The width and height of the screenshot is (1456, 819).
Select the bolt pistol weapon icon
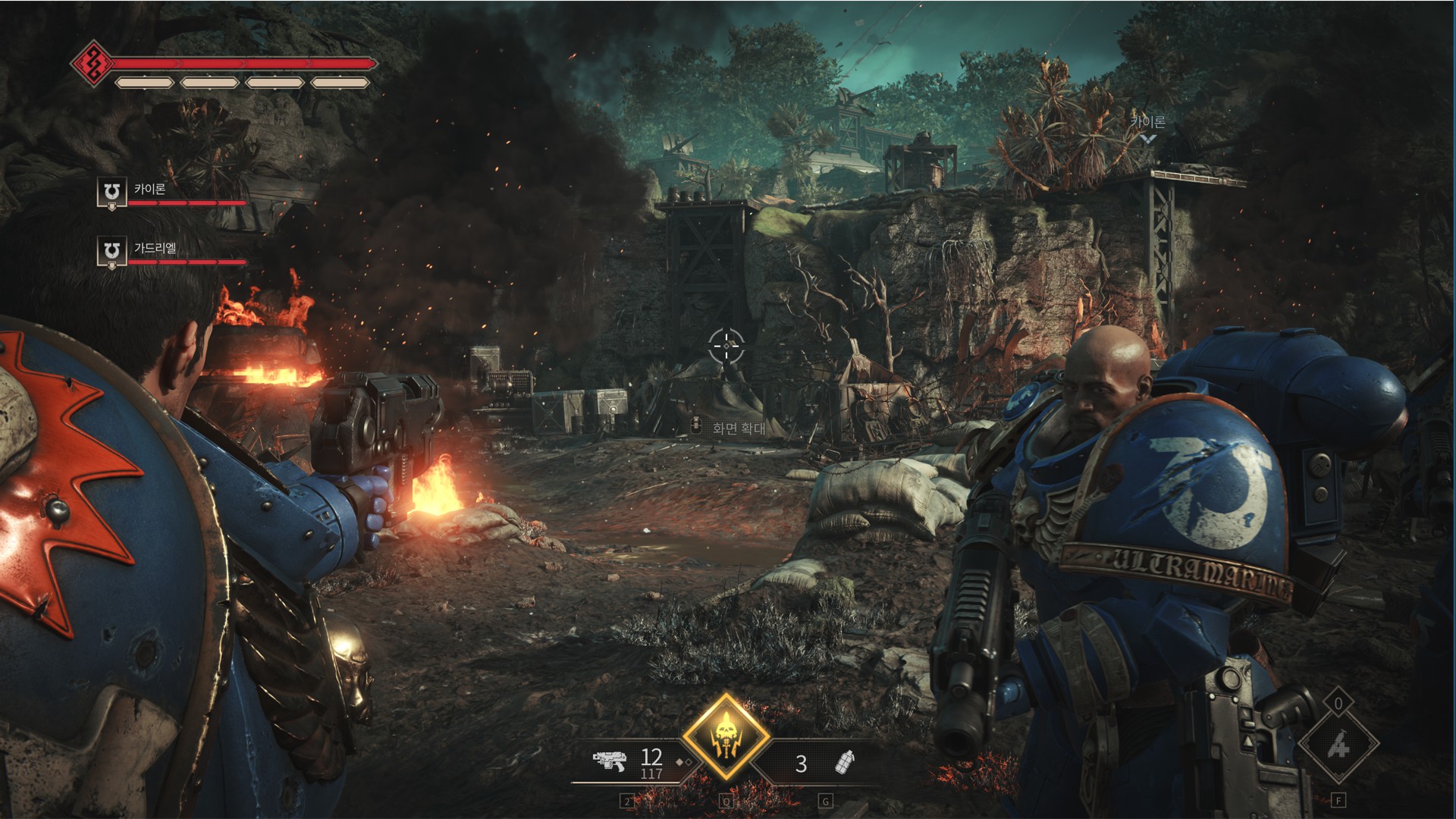609,761
